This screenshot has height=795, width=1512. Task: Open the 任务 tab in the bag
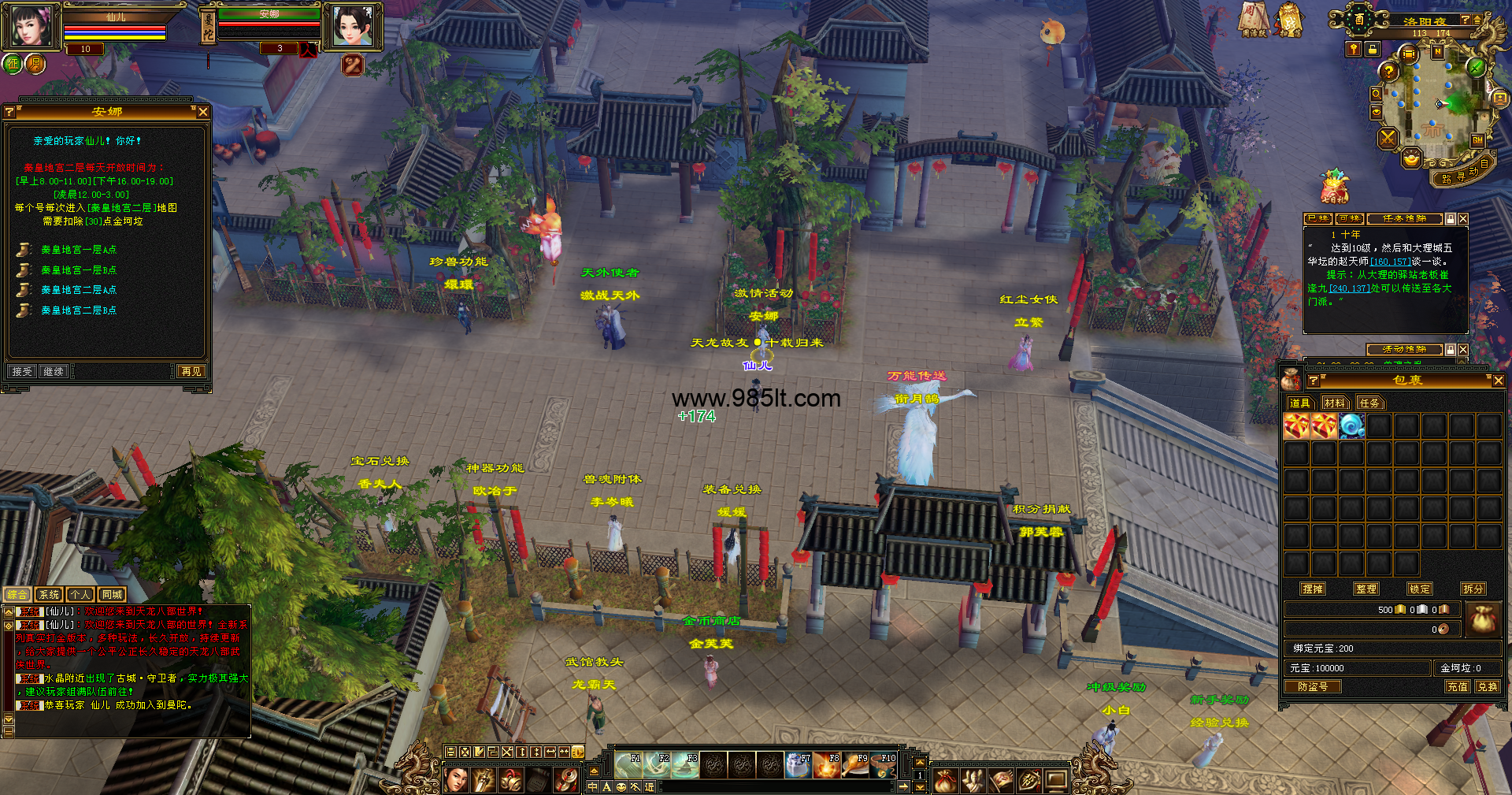1369,403
